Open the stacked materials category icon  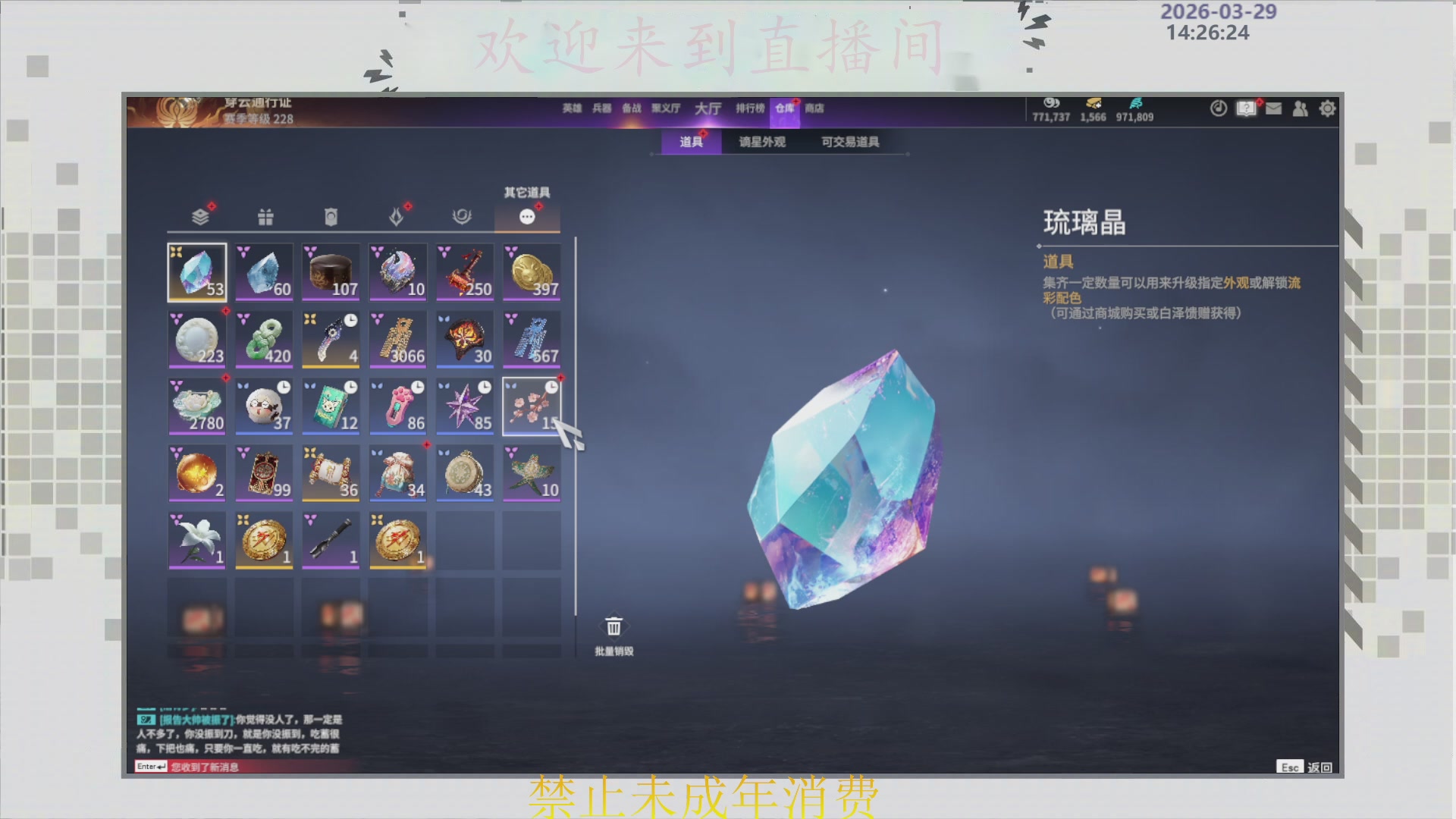pyautogui.click(x=197, y=216)
